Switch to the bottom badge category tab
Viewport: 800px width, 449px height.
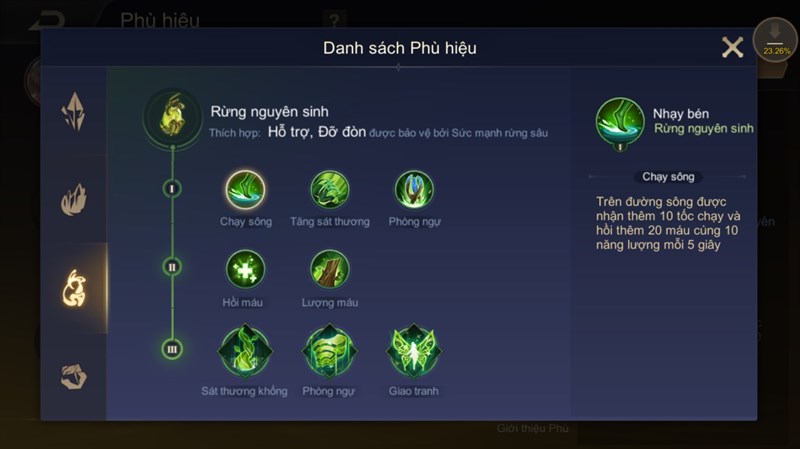click(74, 375)
